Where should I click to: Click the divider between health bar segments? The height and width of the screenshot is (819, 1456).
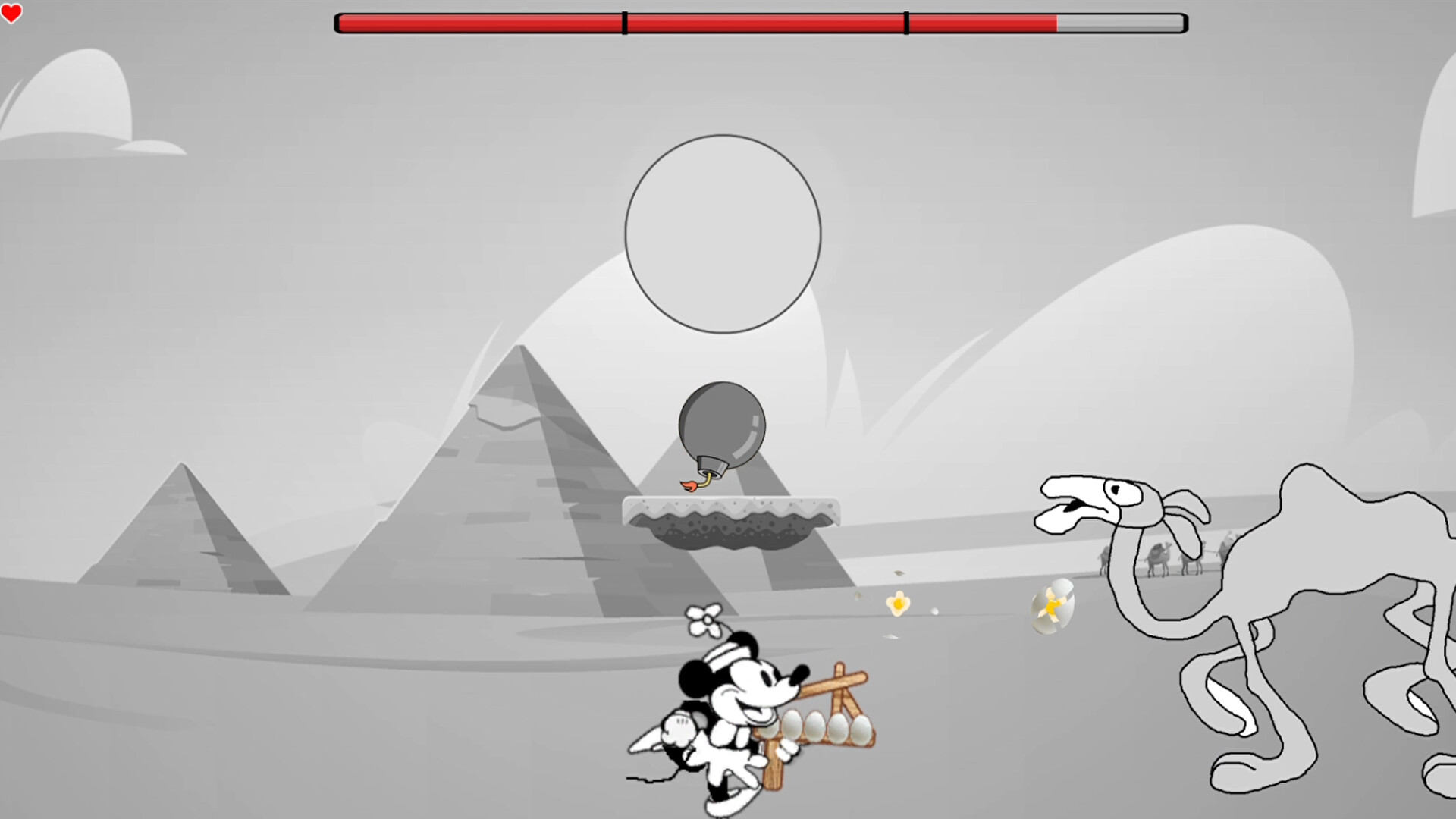point(623,23)
